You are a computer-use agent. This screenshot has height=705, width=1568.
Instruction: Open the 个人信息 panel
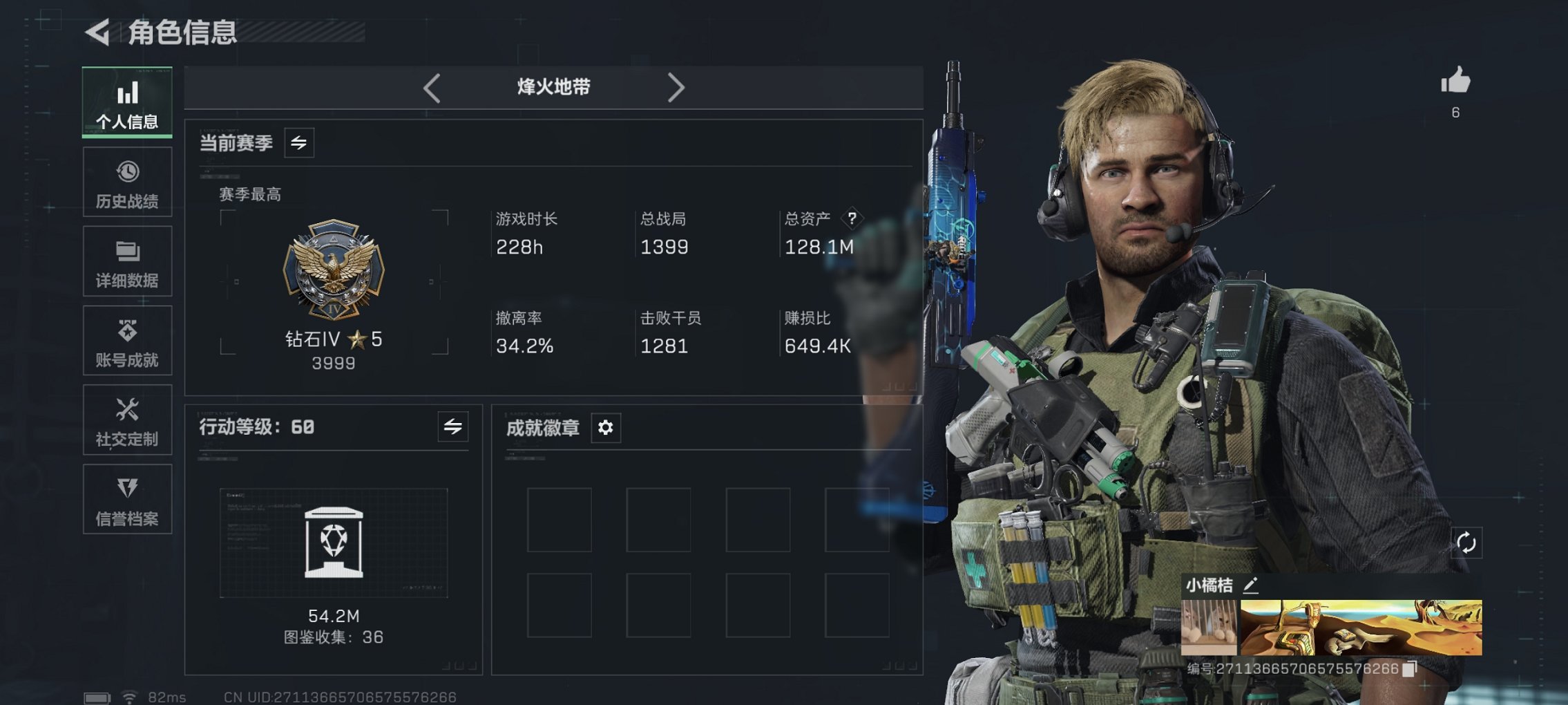click(126, 102)
